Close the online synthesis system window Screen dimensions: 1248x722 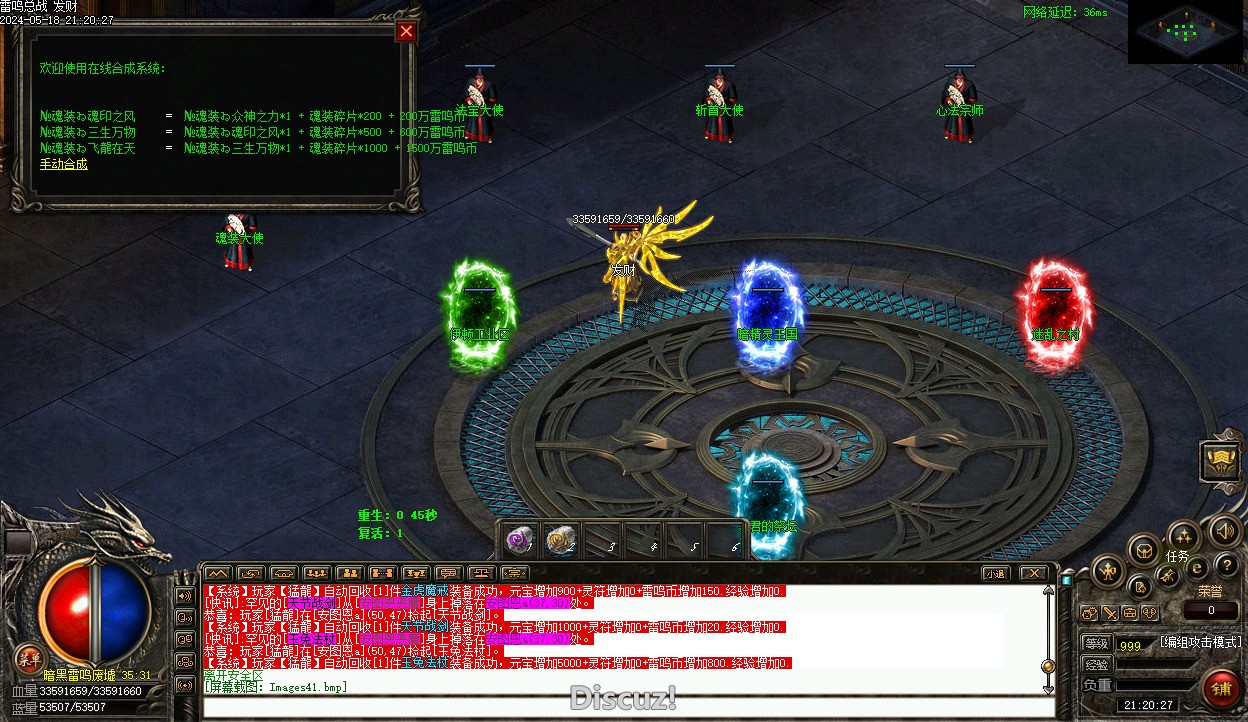[x=406, y=31]
